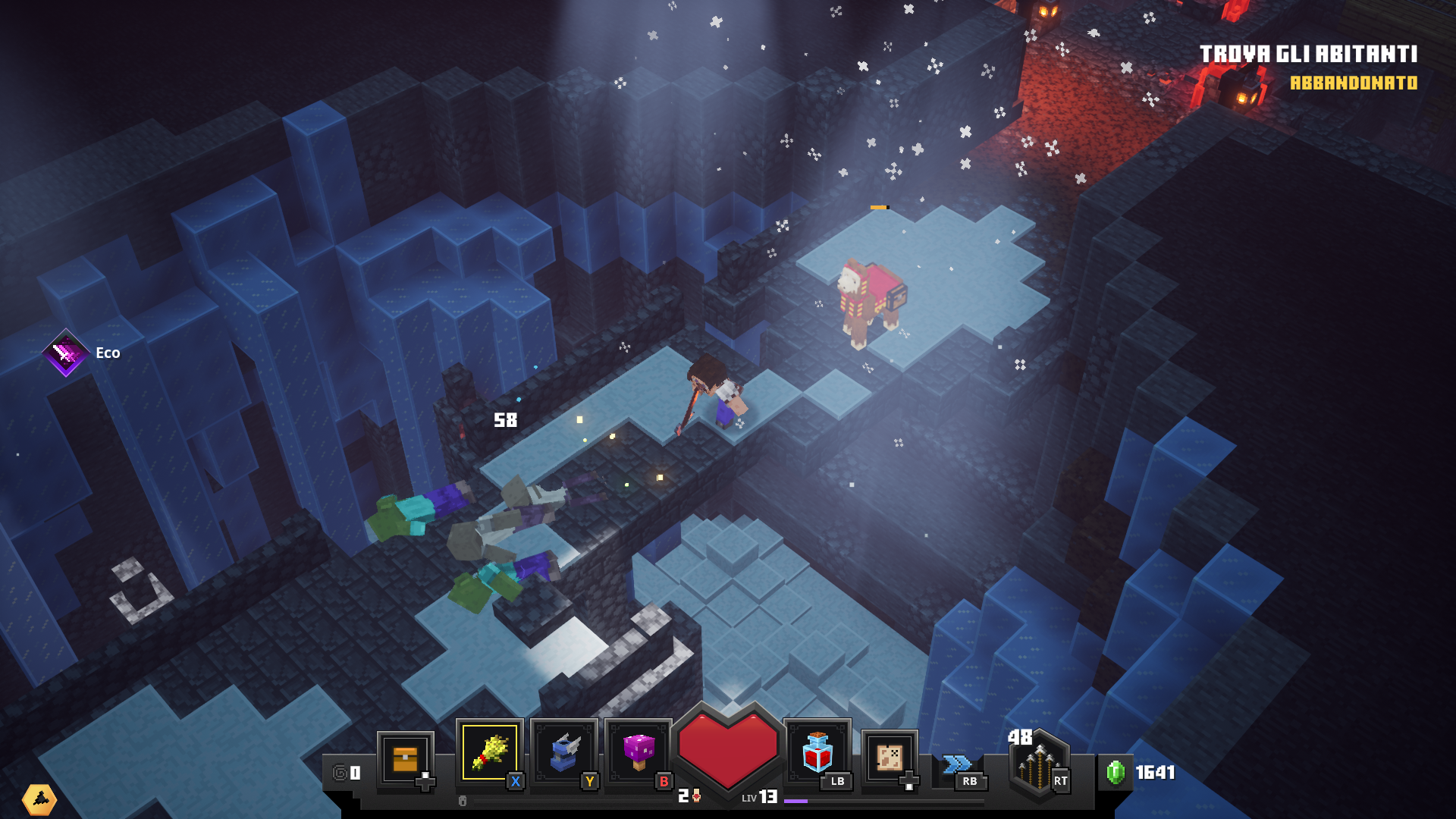Open the yellow bee emblem at bottom left
The width and height of the screenshot is (1456, 819).
point(39,799)
